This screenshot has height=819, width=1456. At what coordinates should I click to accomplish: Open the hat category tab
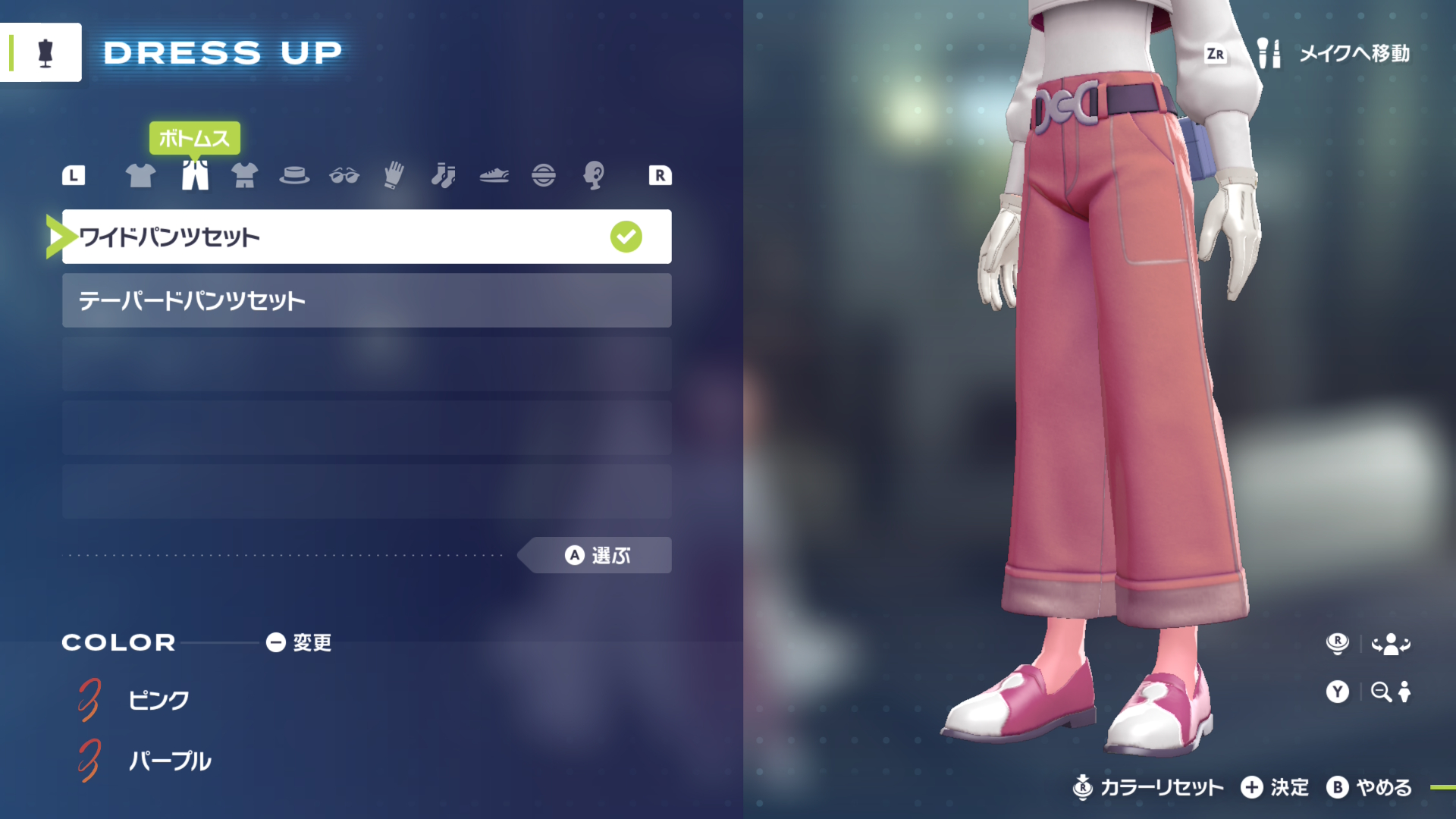click(x=294, y=175)
